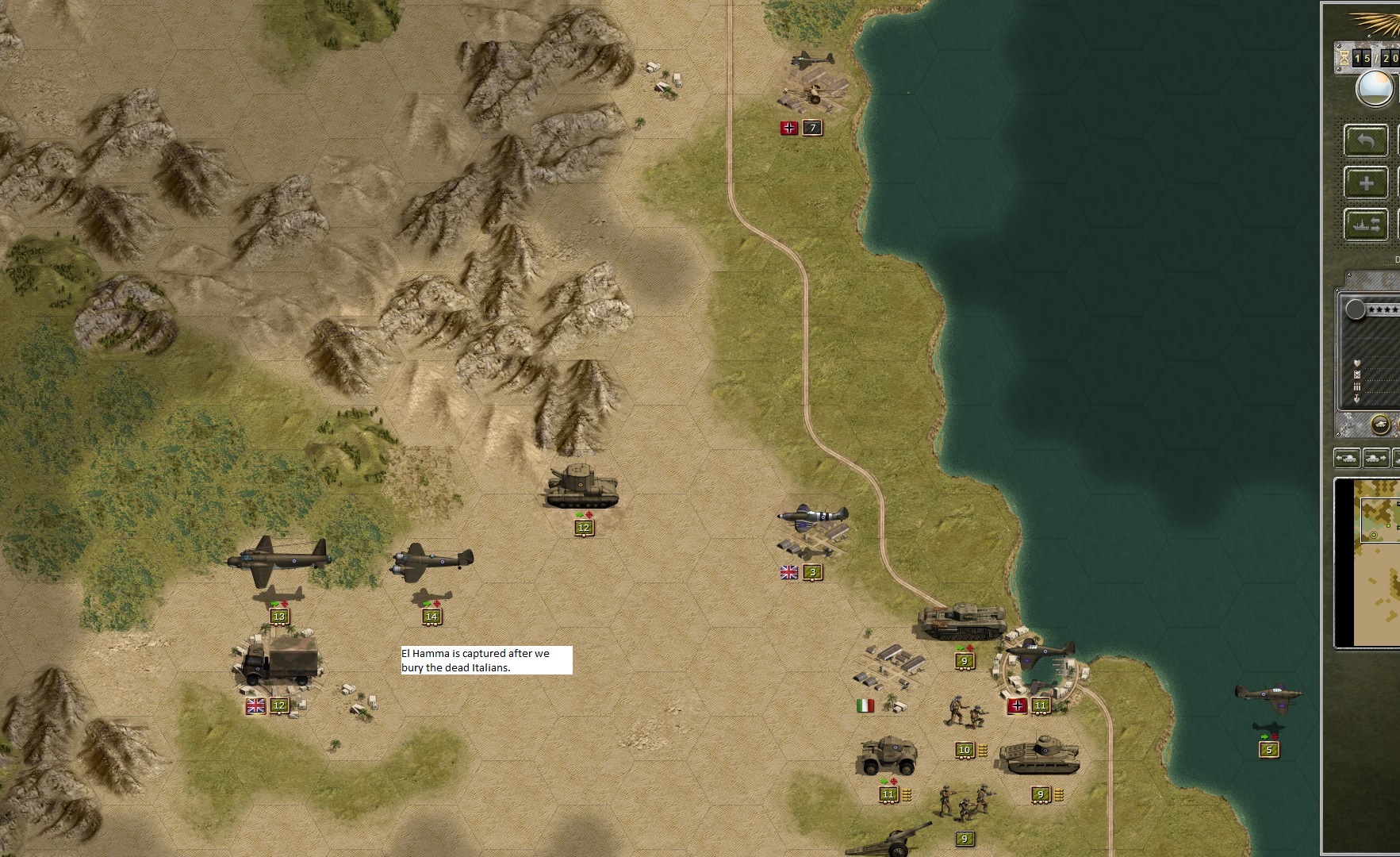This screenshot has width=1400, height=857.
Task: Select the twin-engine bomber with strength 13
Action: (x=278, y=559)
